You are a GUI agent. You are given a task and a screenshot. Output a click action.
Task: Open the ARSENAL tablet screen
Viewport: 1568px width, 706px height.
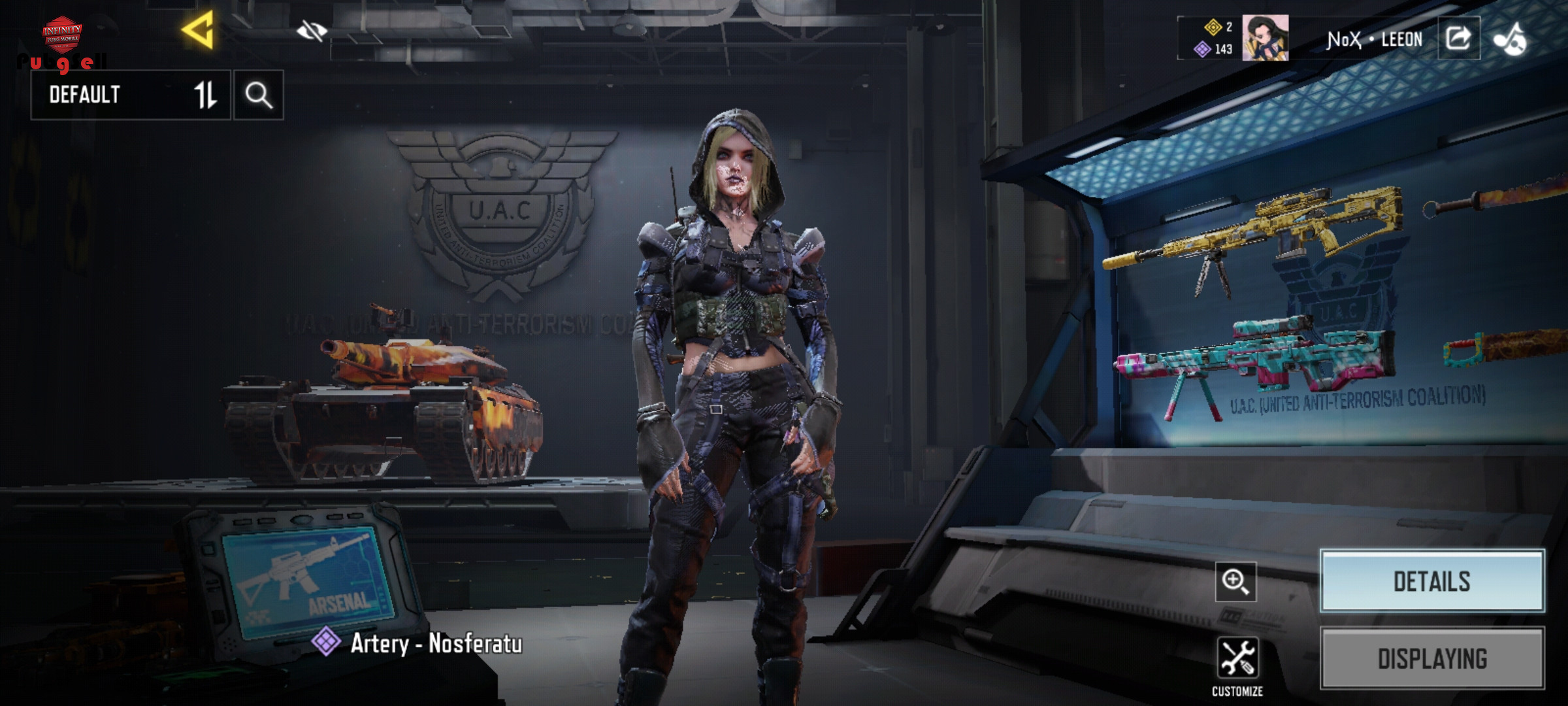tap(307, 579)
